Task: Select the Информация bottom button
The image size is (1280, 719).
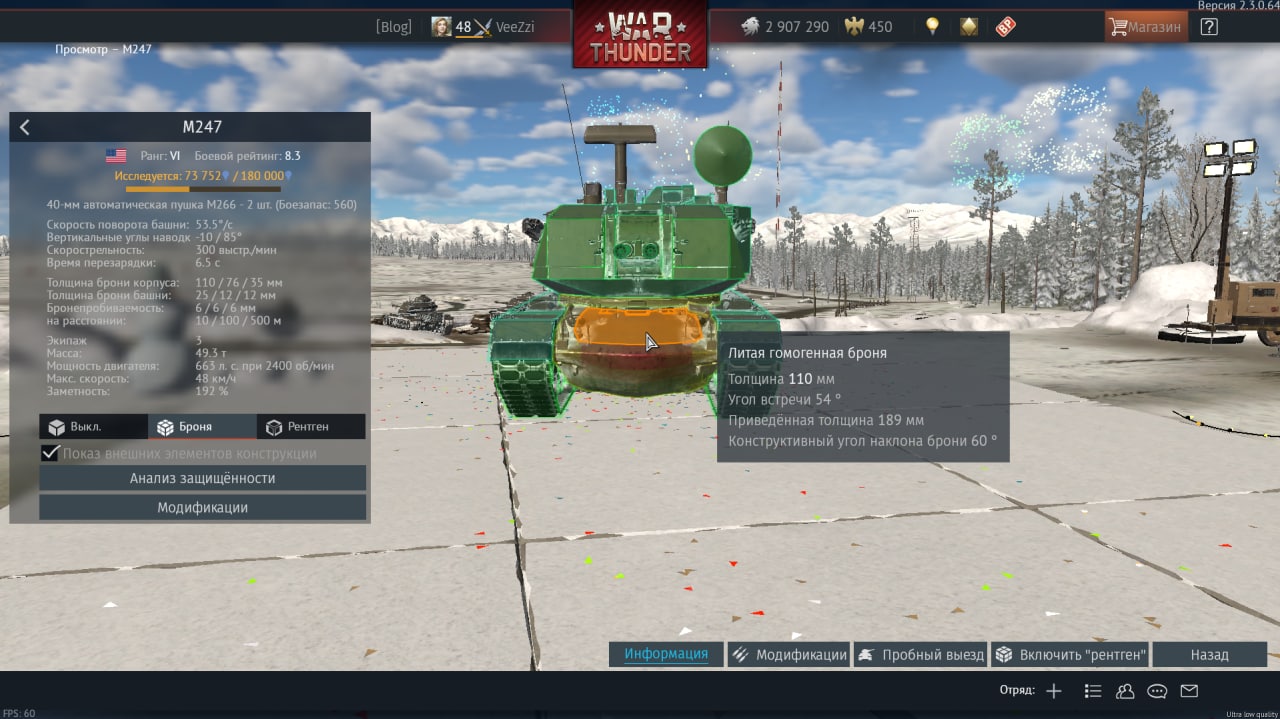Action: coord(666,655)
